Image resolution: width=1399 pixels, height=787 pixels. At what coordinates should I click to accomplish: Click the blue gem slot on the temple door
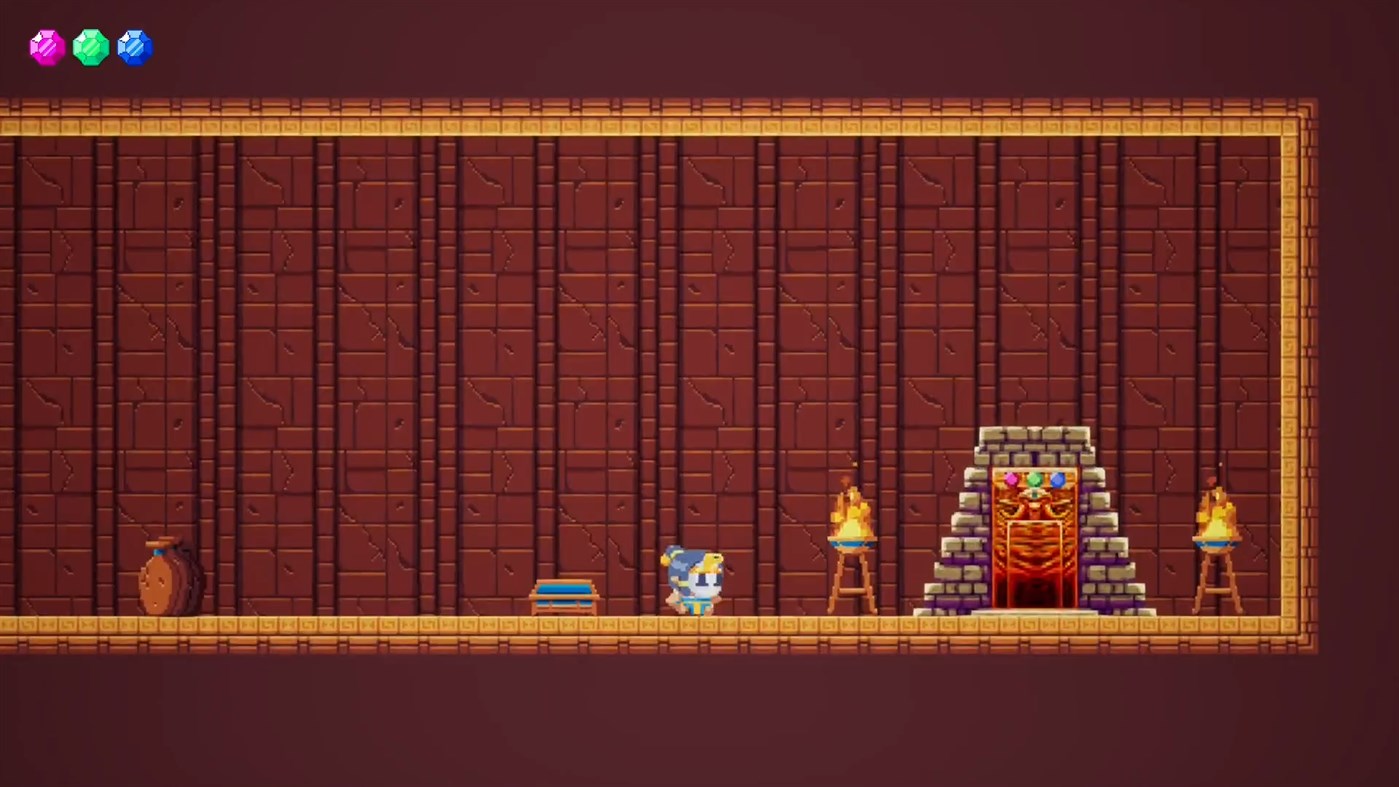[x=1056, y=481]
